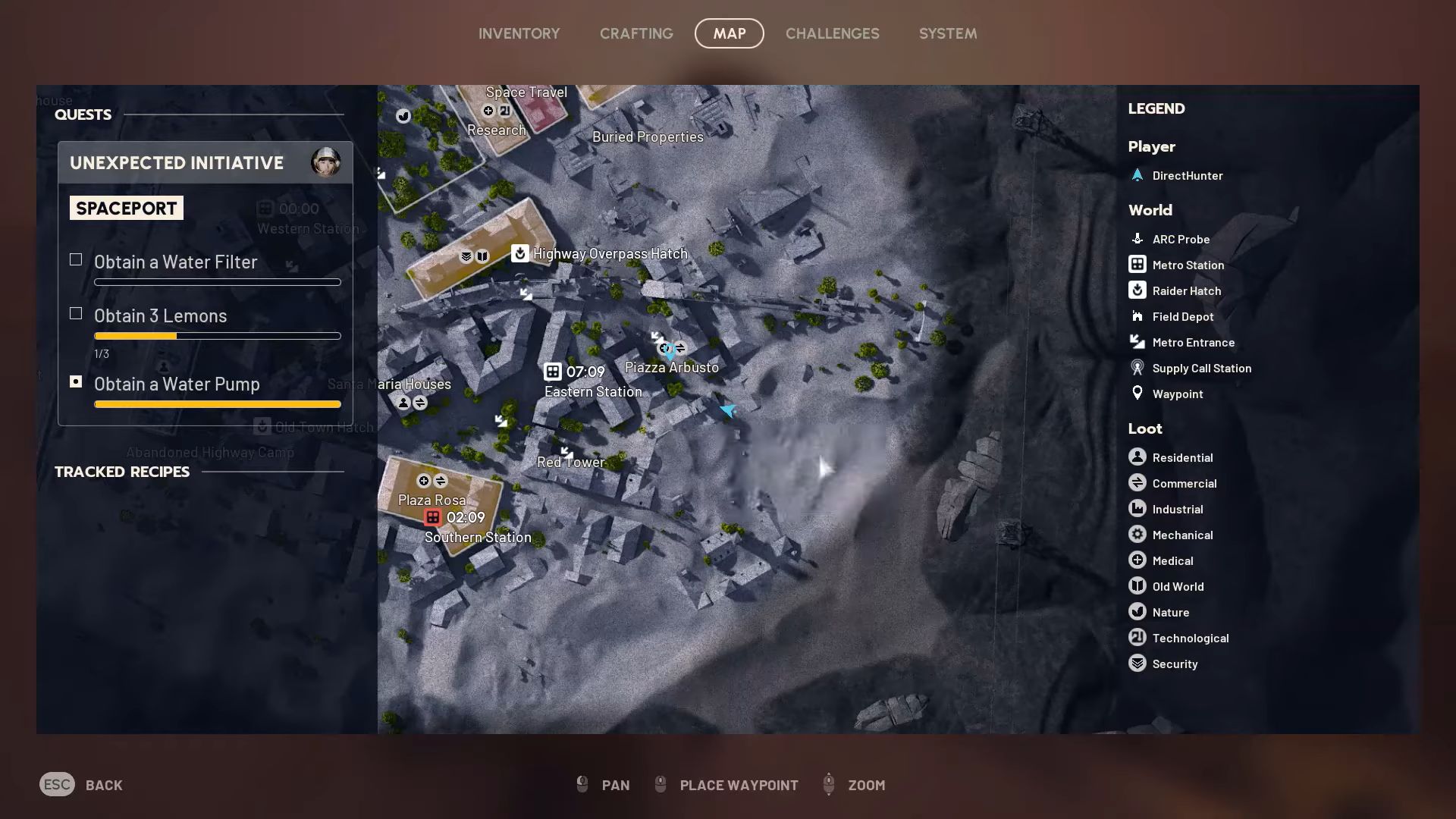Screen dimensions: 1456x819
Task: Click the Eastern Station metro icon on map
Action: click(x=552, y=372)
